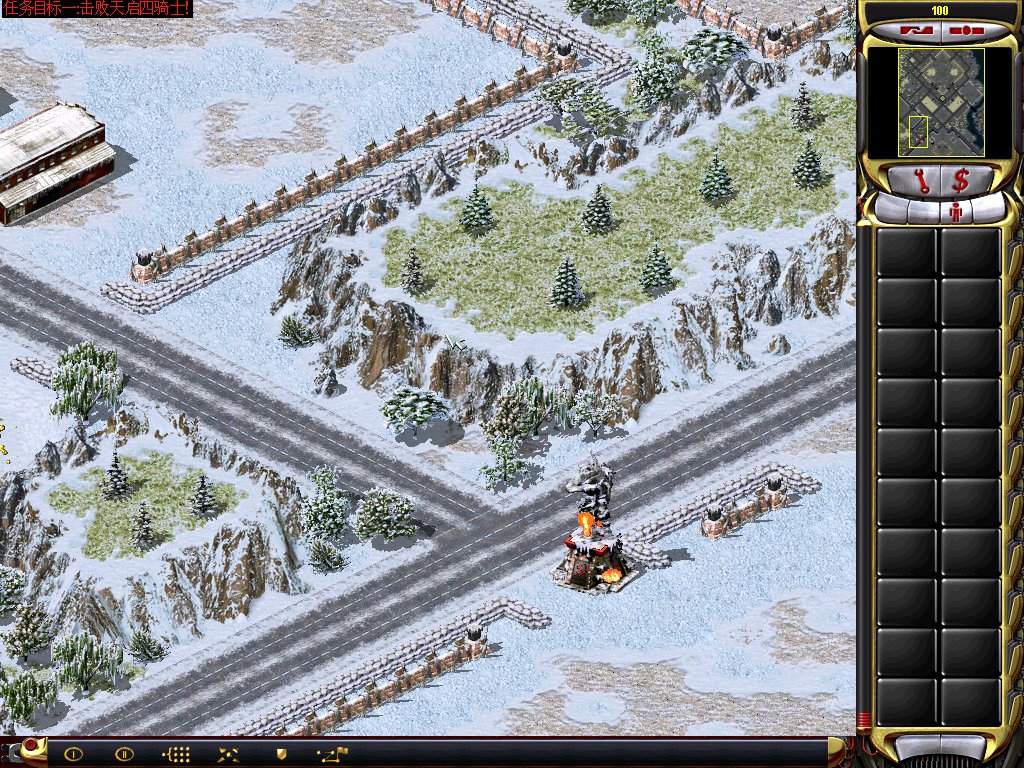This screenshot has height=768, width=1024.
Task: Choose the select-same-type dotted grid icon
Action: click(176, 754)
